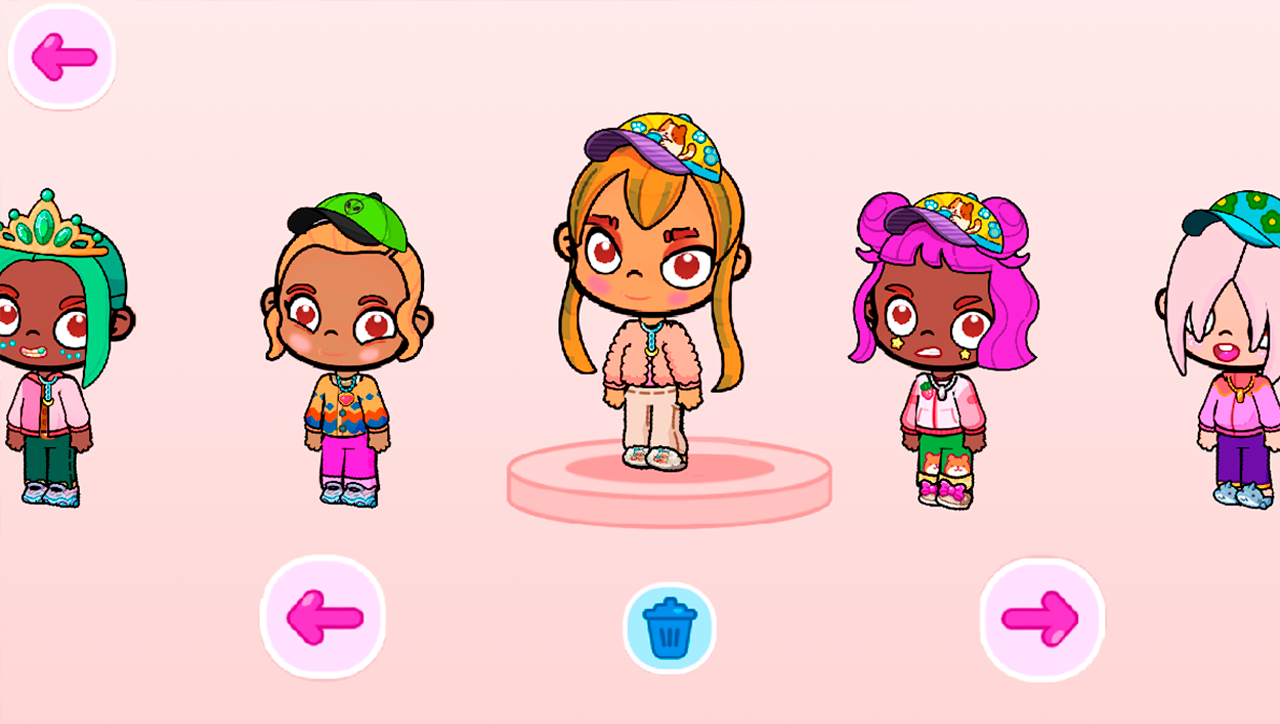The height and width of the screenshot is (724, 1280).
Task: Browse previous avatars with the left arrow
Action: click(323, 616)
